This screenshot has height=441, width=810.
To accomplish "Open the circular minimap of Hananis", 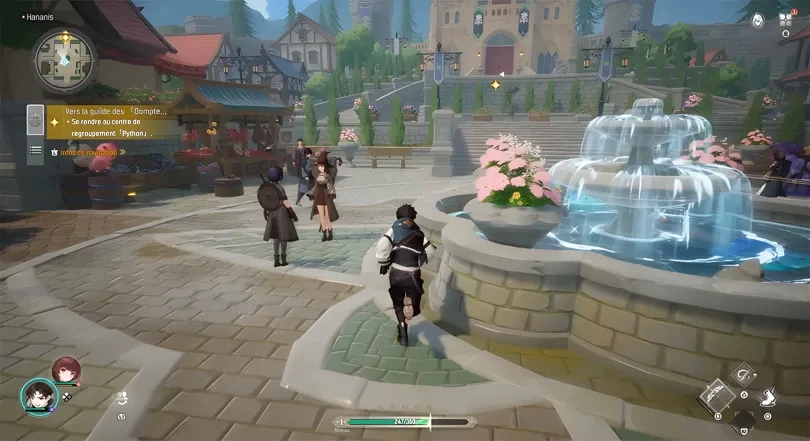I will [x=65, y=59].
